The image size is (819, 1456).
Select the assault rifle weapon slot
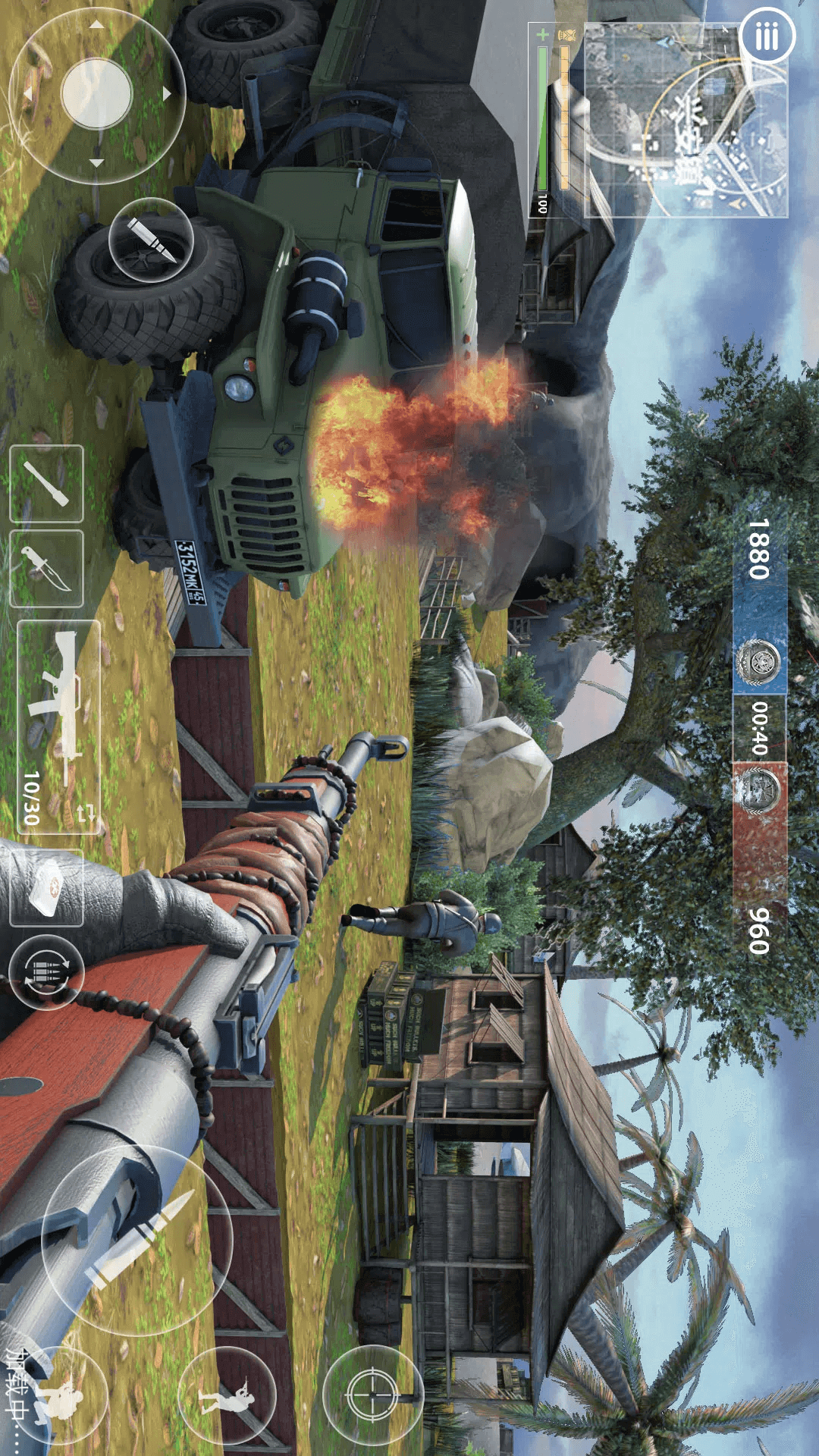point(58,726)
